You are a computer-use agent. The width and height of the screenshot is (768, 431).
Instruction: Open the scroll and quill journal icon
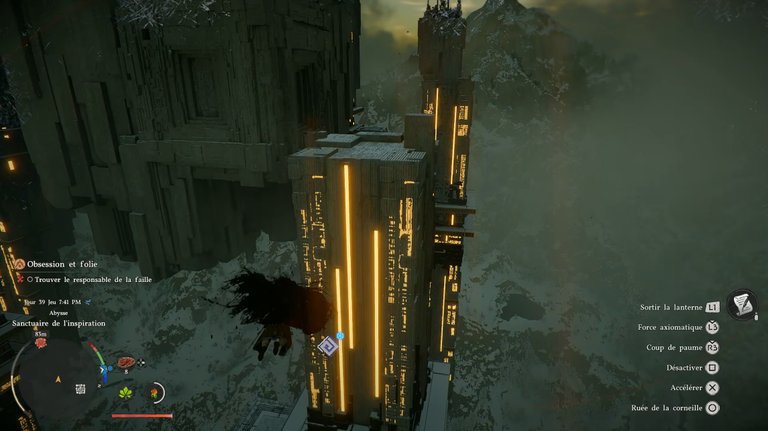point(742,304)
